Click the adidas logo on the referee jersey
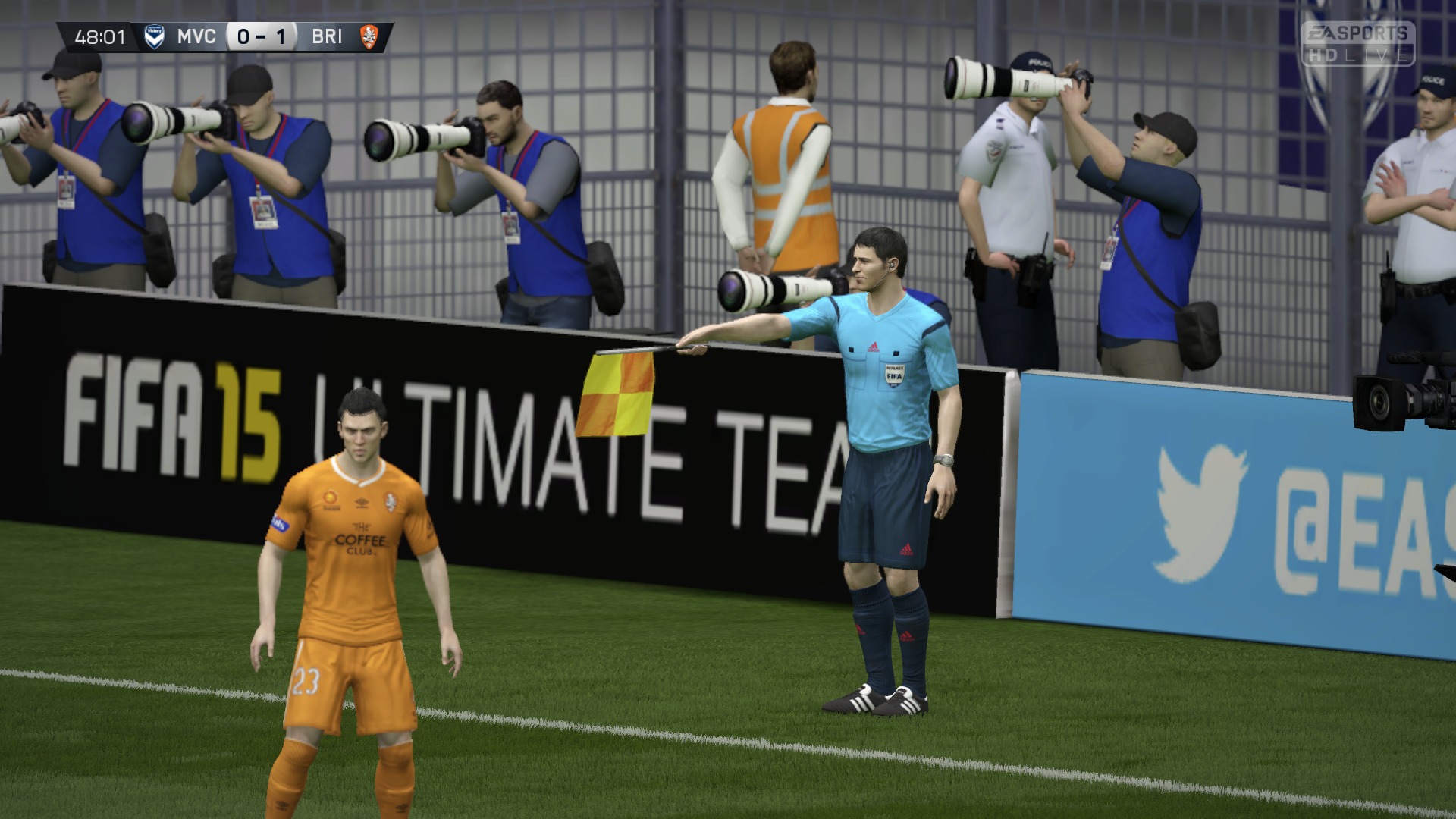The image size is (1456, 819). [x=874, y=345]
